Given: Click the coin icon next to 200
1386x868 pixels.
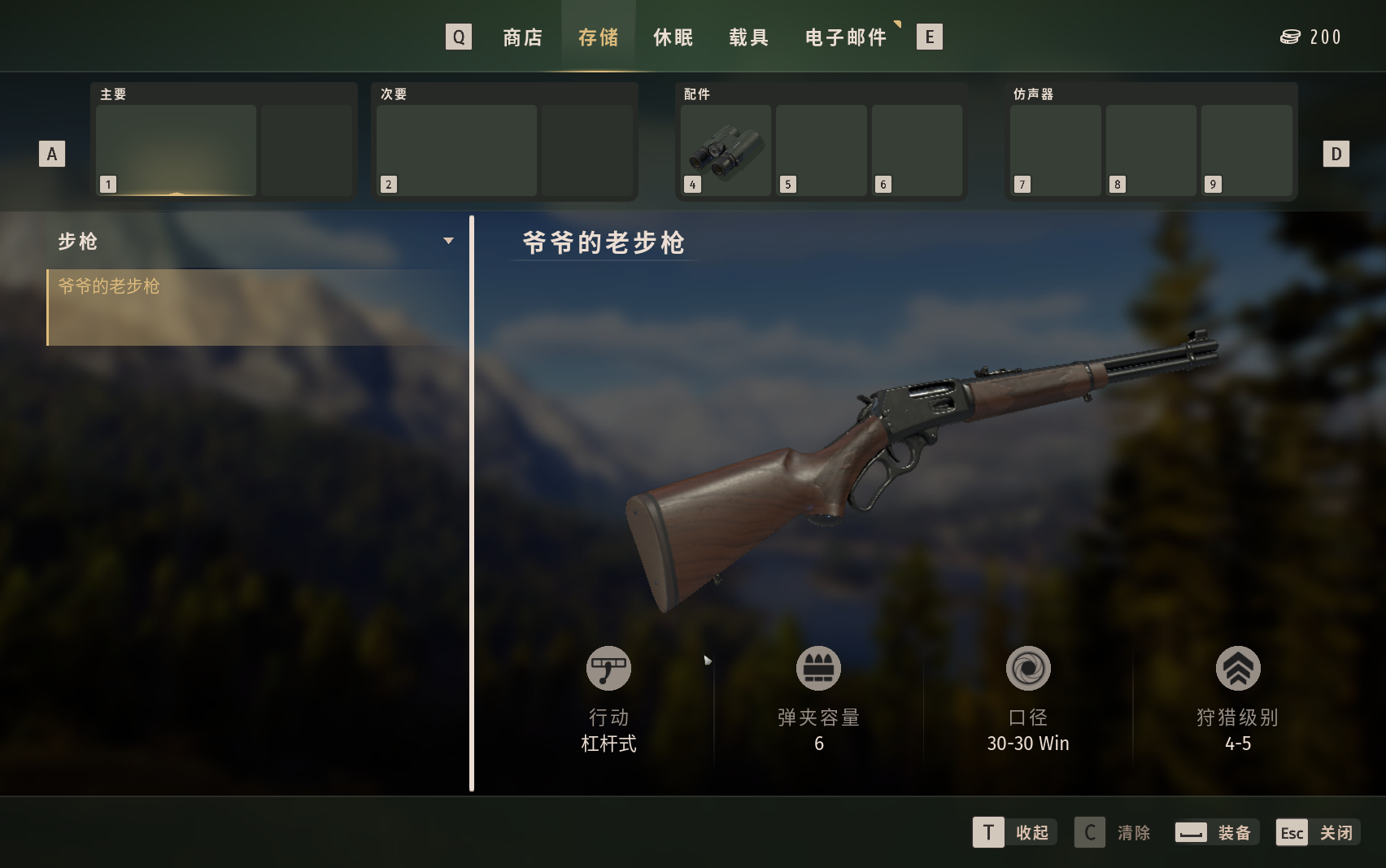Looking at the screenshot, I should click(1291, 37).
